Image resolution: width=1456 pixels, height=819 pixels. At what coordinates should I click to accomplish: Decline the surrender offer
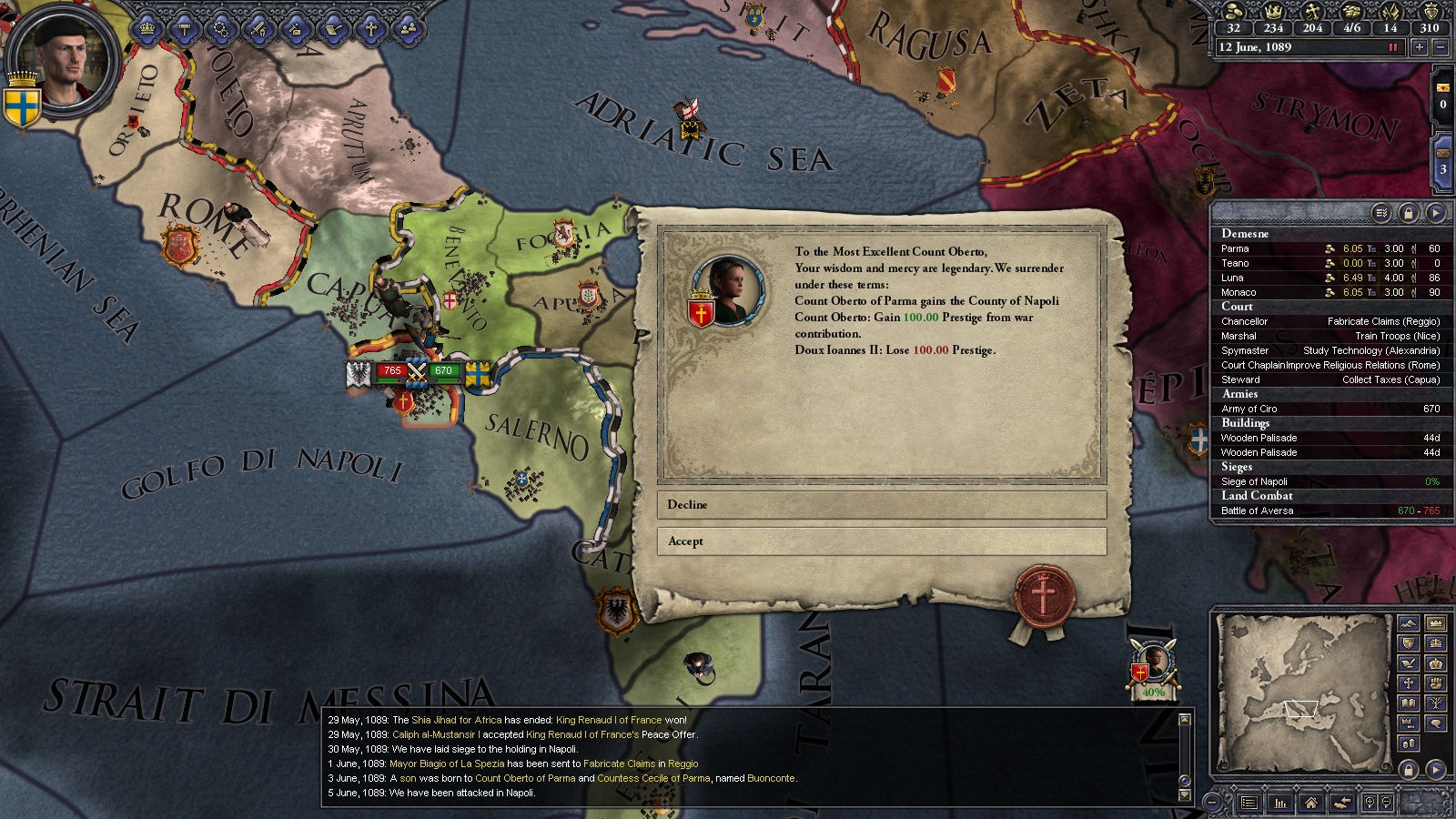click(x=881, y=505)
